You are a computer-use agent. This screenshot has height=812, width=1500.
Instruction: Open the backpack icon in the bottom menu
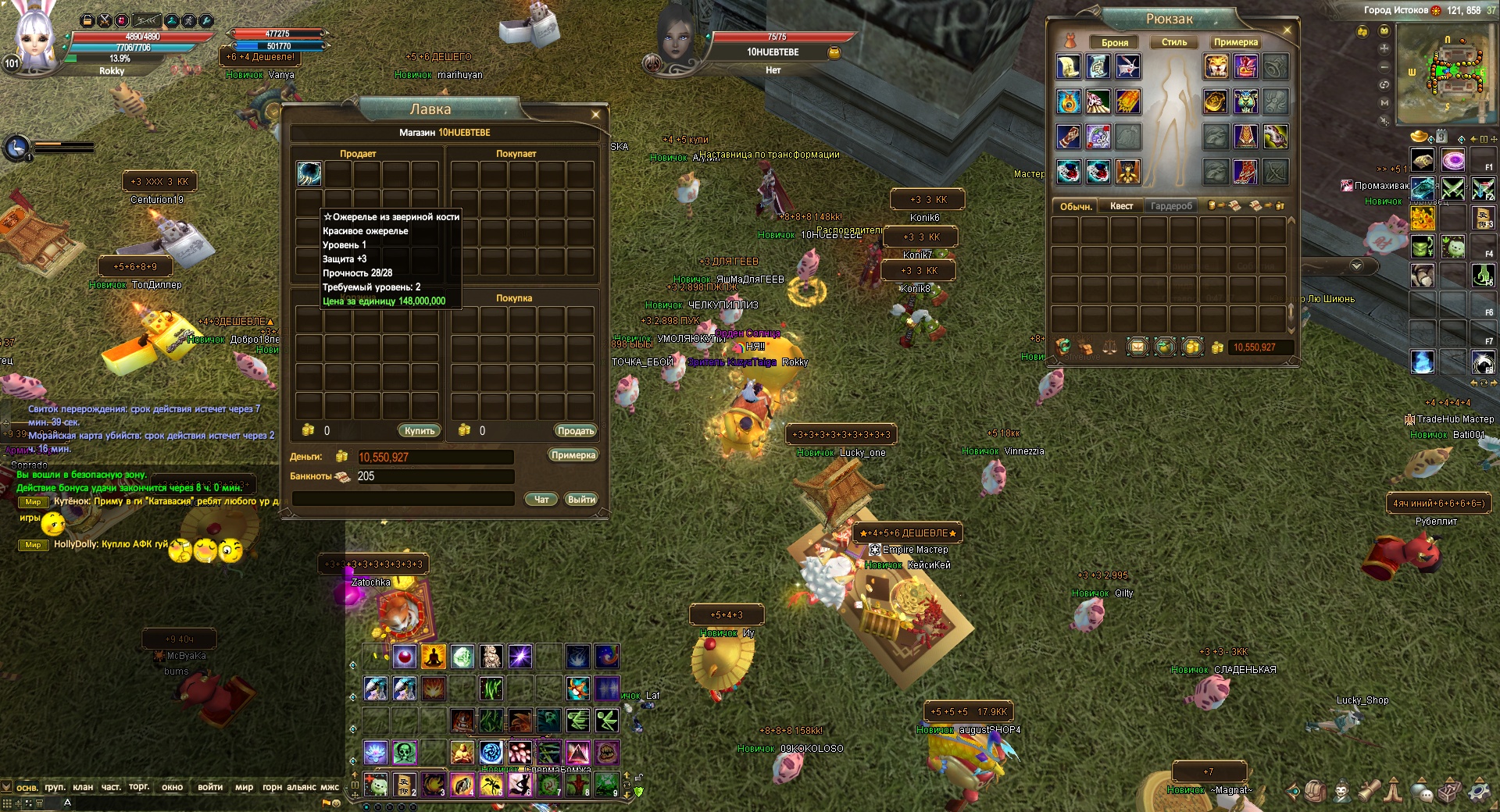click(x=1316, y=791)
